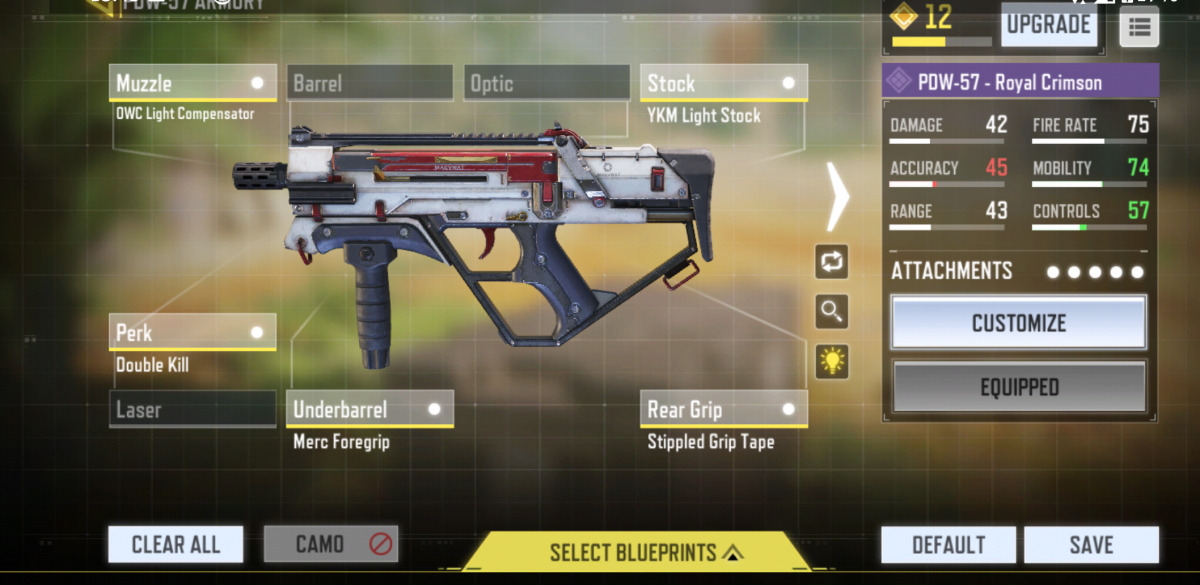Click the Customize button
1200x585 pixels.
1019,323
